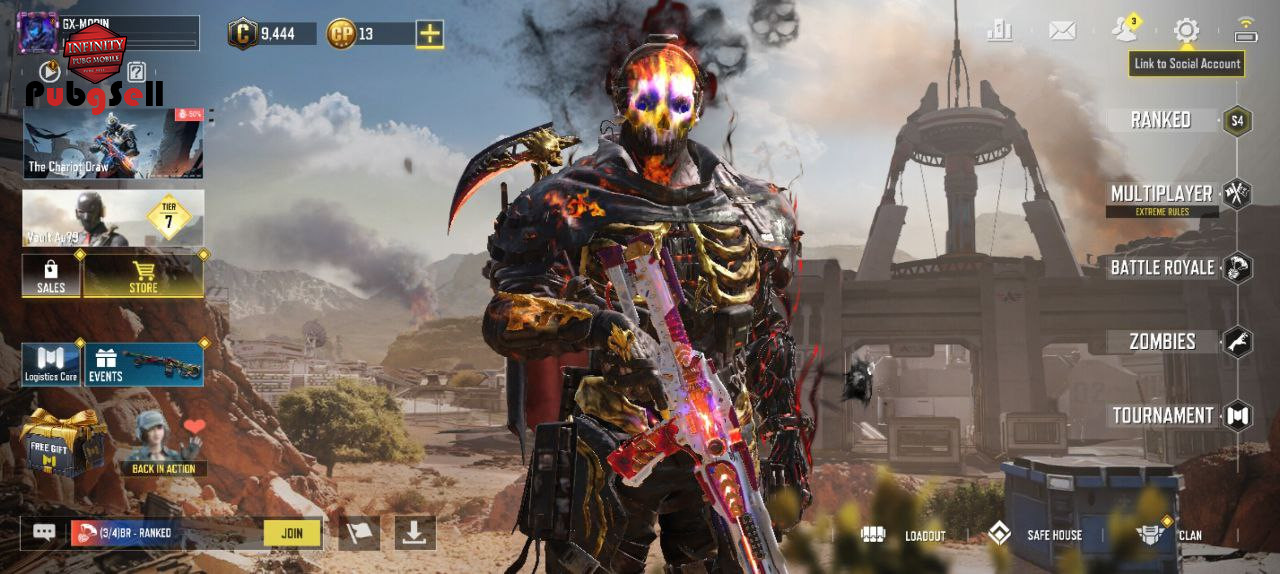Open friends list with notification badge
This screenshot has height=574, width=1280.
coord(1125,29)
